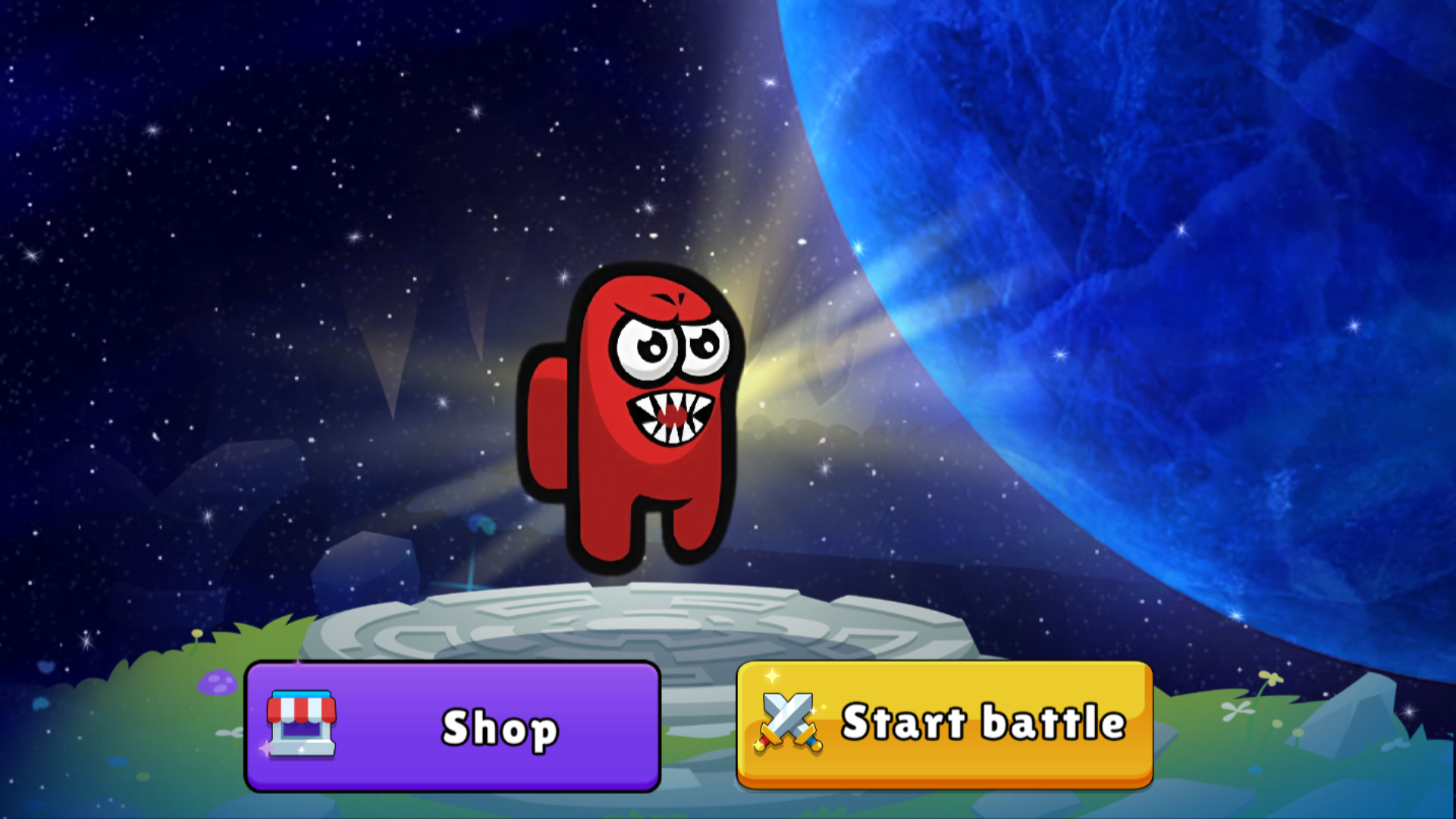Click the small plant sprout near the platform
The image size is (1456, 819).
tap(481, 525)
